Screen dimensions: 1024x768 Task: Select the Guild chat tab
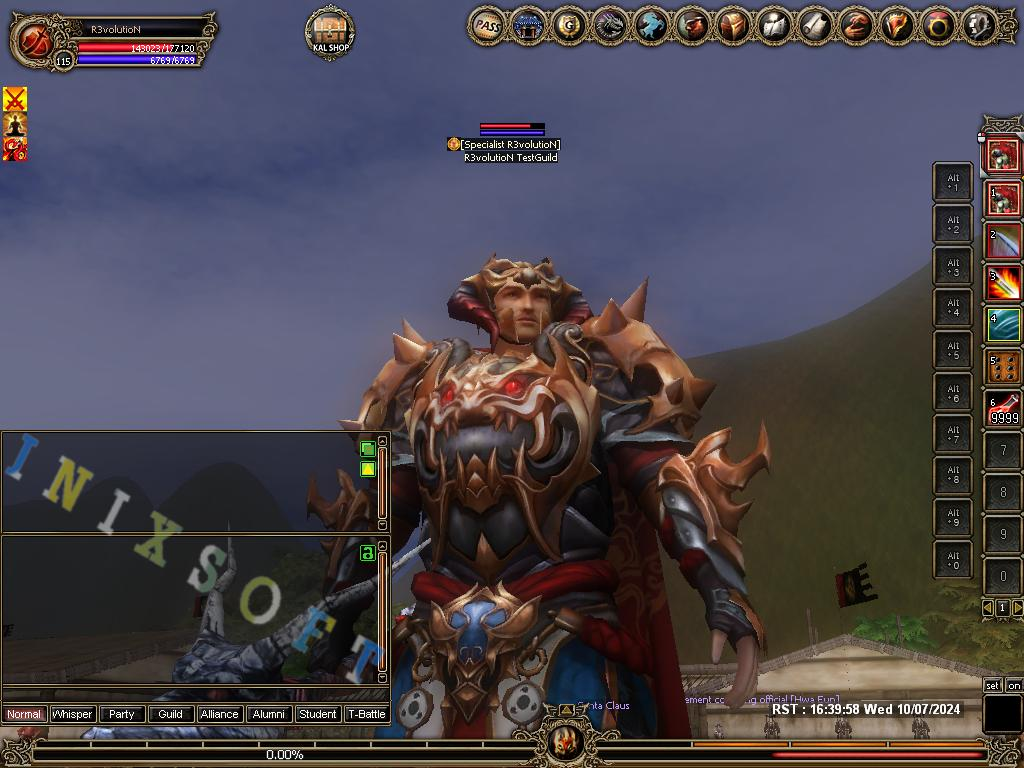pos(171,714)
